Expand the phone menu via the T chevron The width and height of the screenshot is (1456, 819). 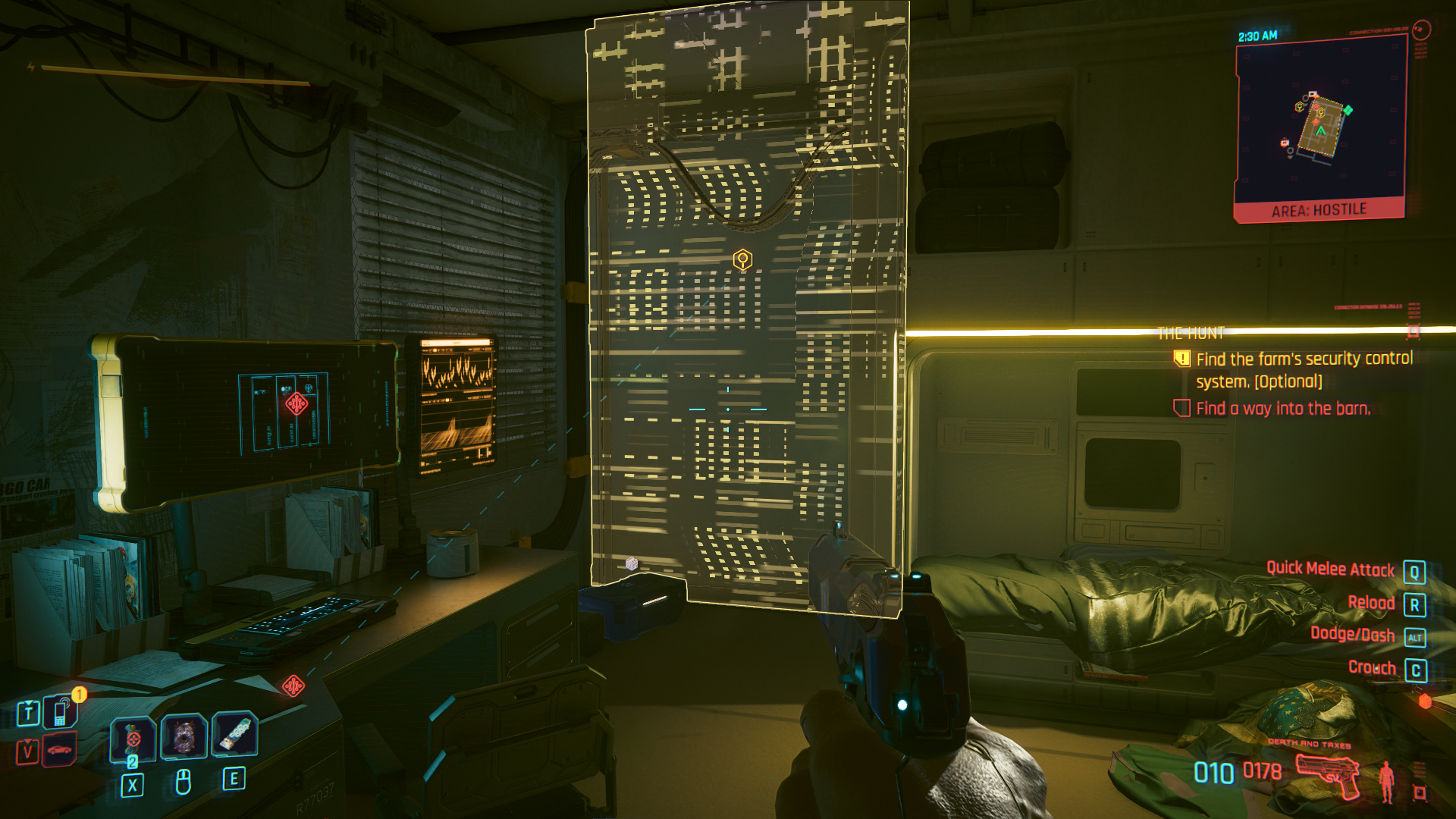click(x=28, y=703)
